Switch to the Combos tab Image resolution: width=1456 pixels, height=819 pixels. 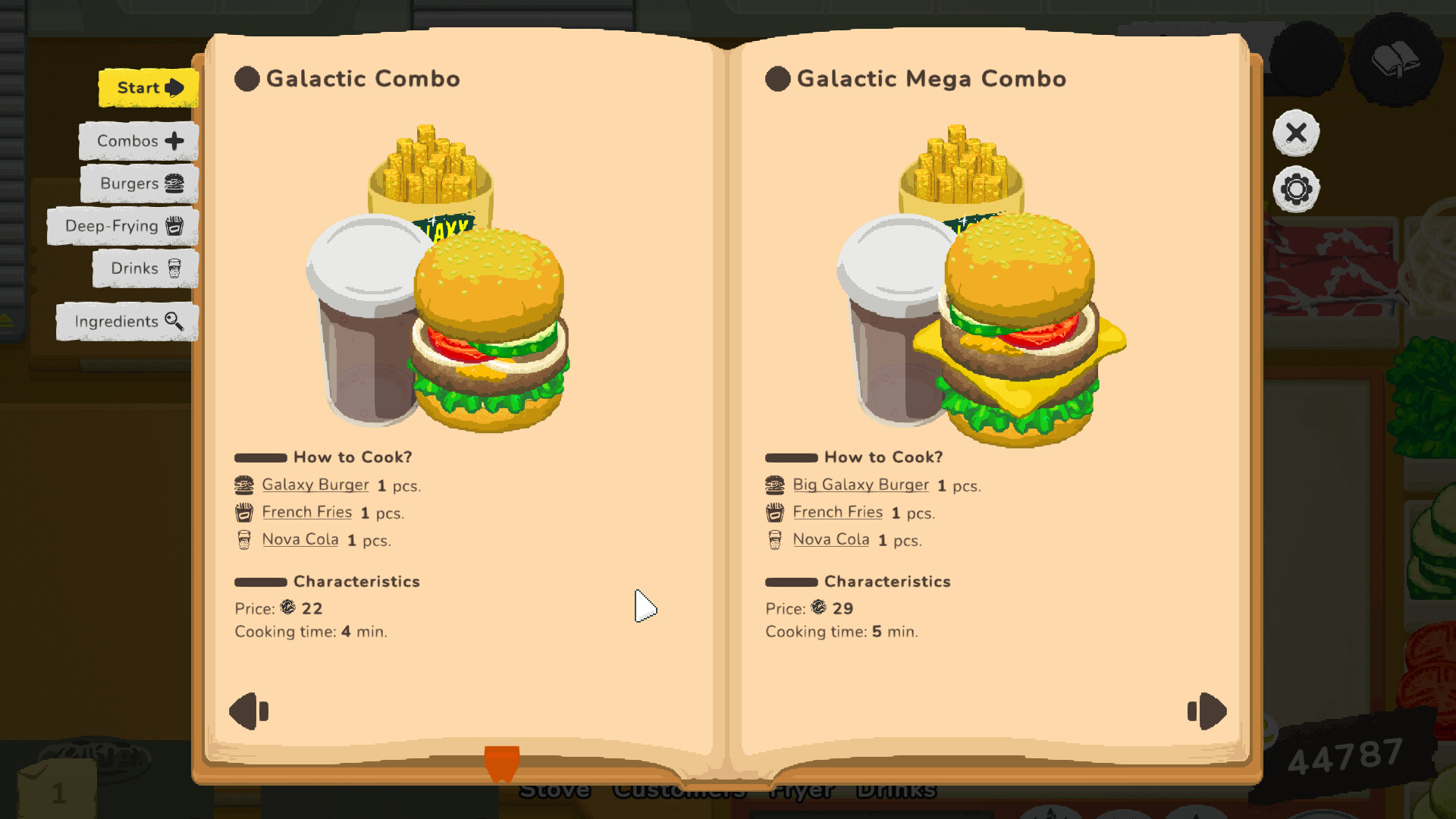point(127,141)
